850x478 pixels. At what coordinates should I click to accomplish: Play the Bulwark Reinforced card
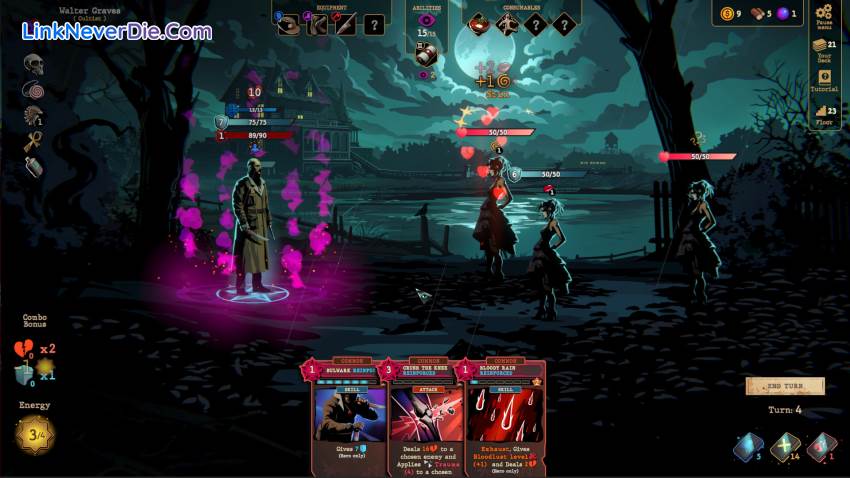click(x=343, y=410)
